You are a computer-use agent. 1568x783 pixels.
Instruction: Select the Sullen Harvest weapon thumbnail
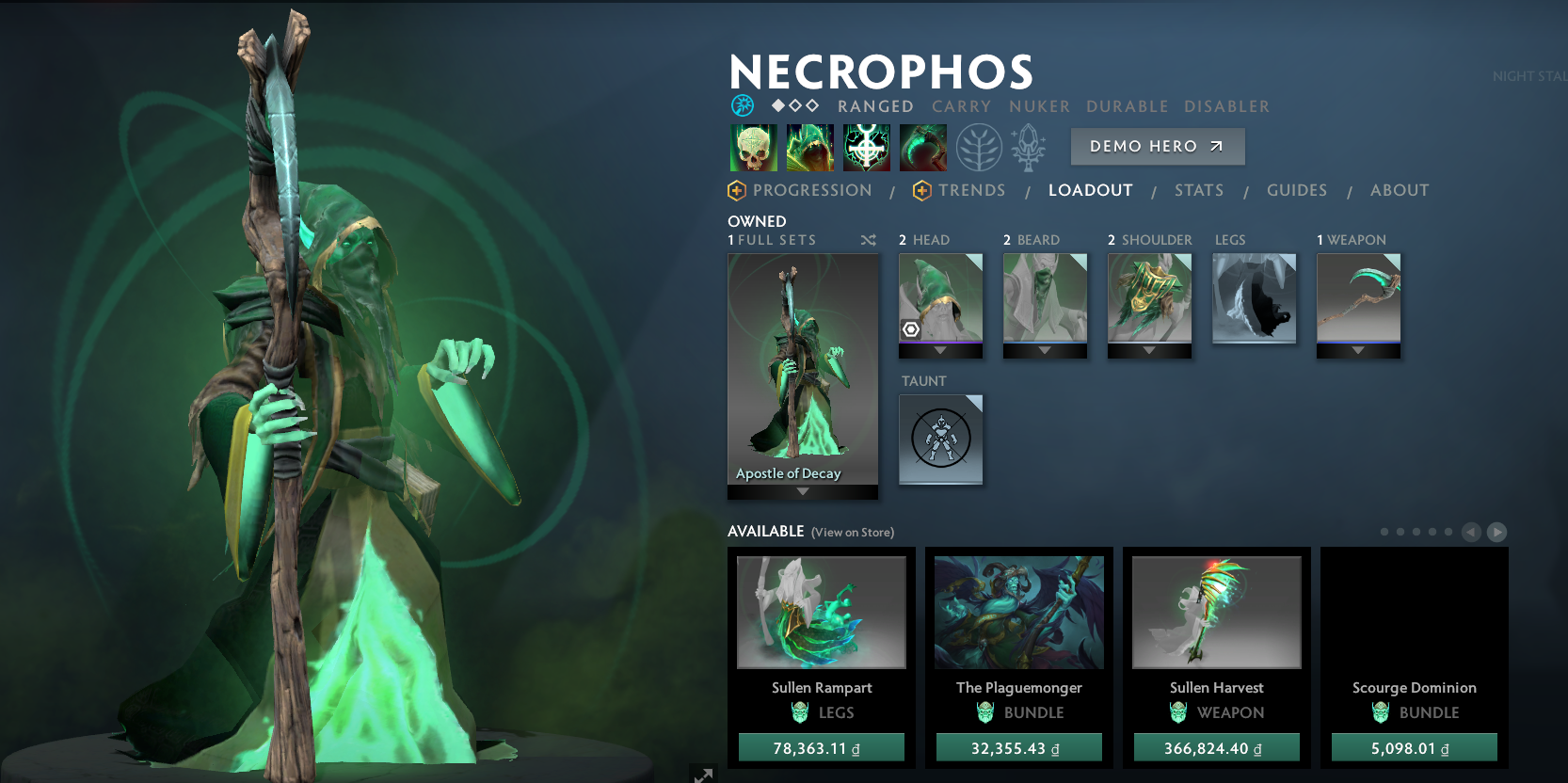pyautogui.click(x=1216, y=612)
